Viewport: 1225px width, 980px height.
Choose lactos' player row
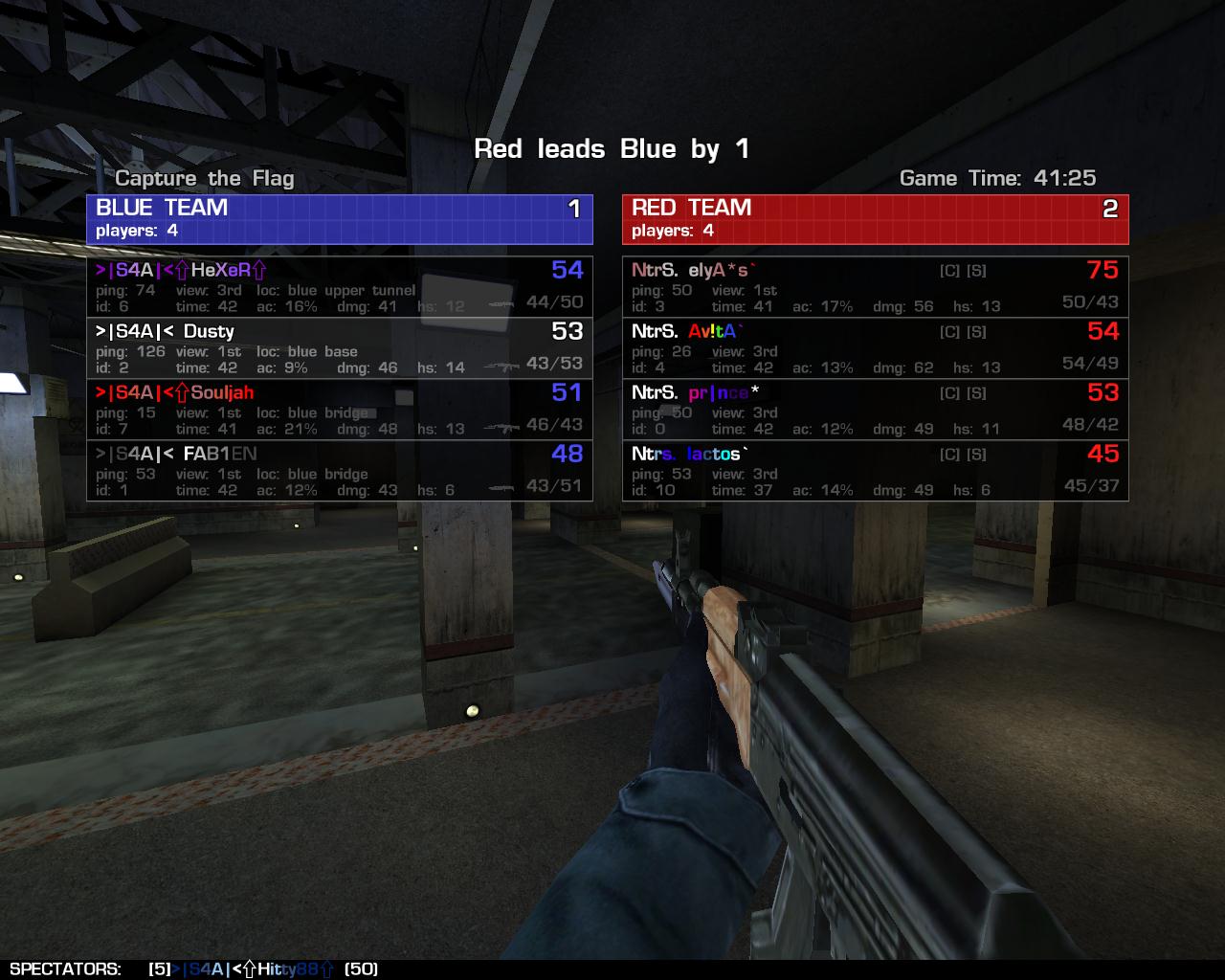[875, 470]
